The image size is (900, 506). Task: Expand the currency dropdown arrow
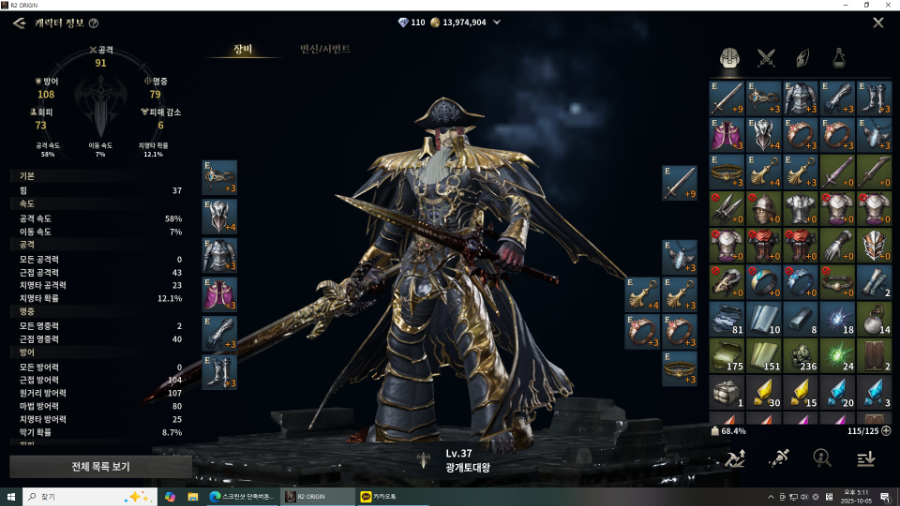point(497,22)
